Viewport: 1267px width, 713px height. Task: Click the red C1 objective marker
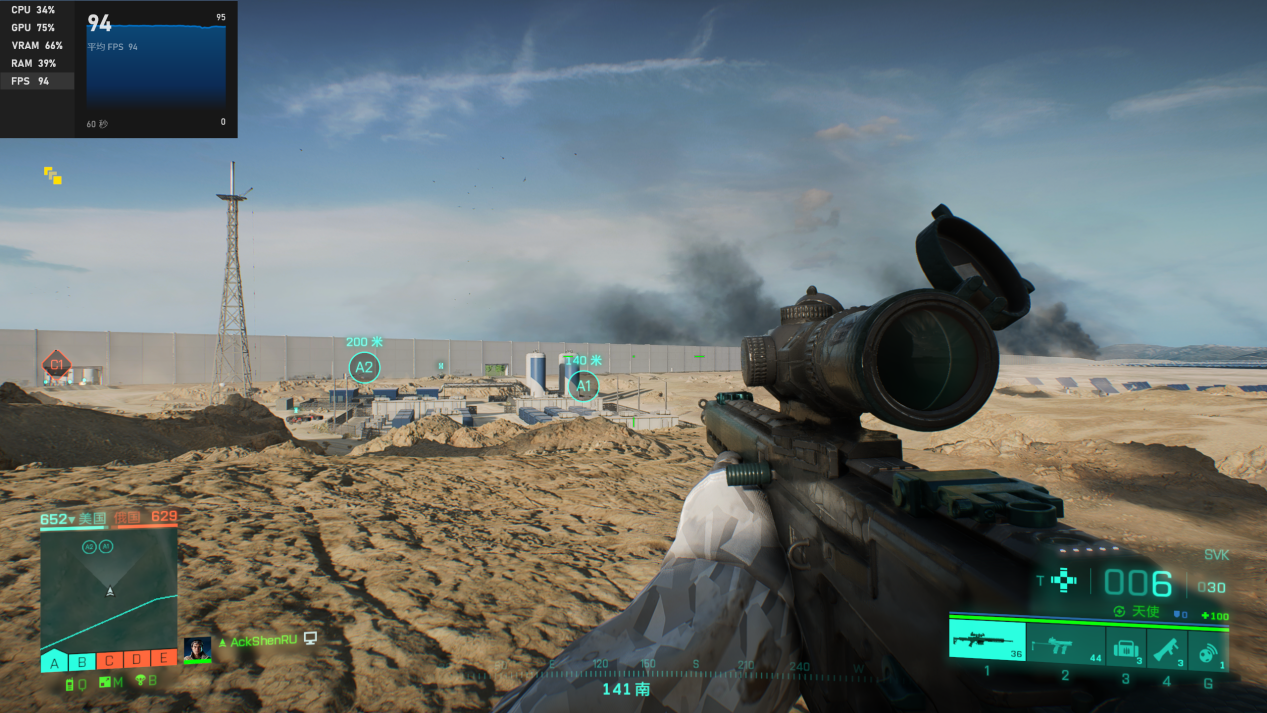pos(56,365)
